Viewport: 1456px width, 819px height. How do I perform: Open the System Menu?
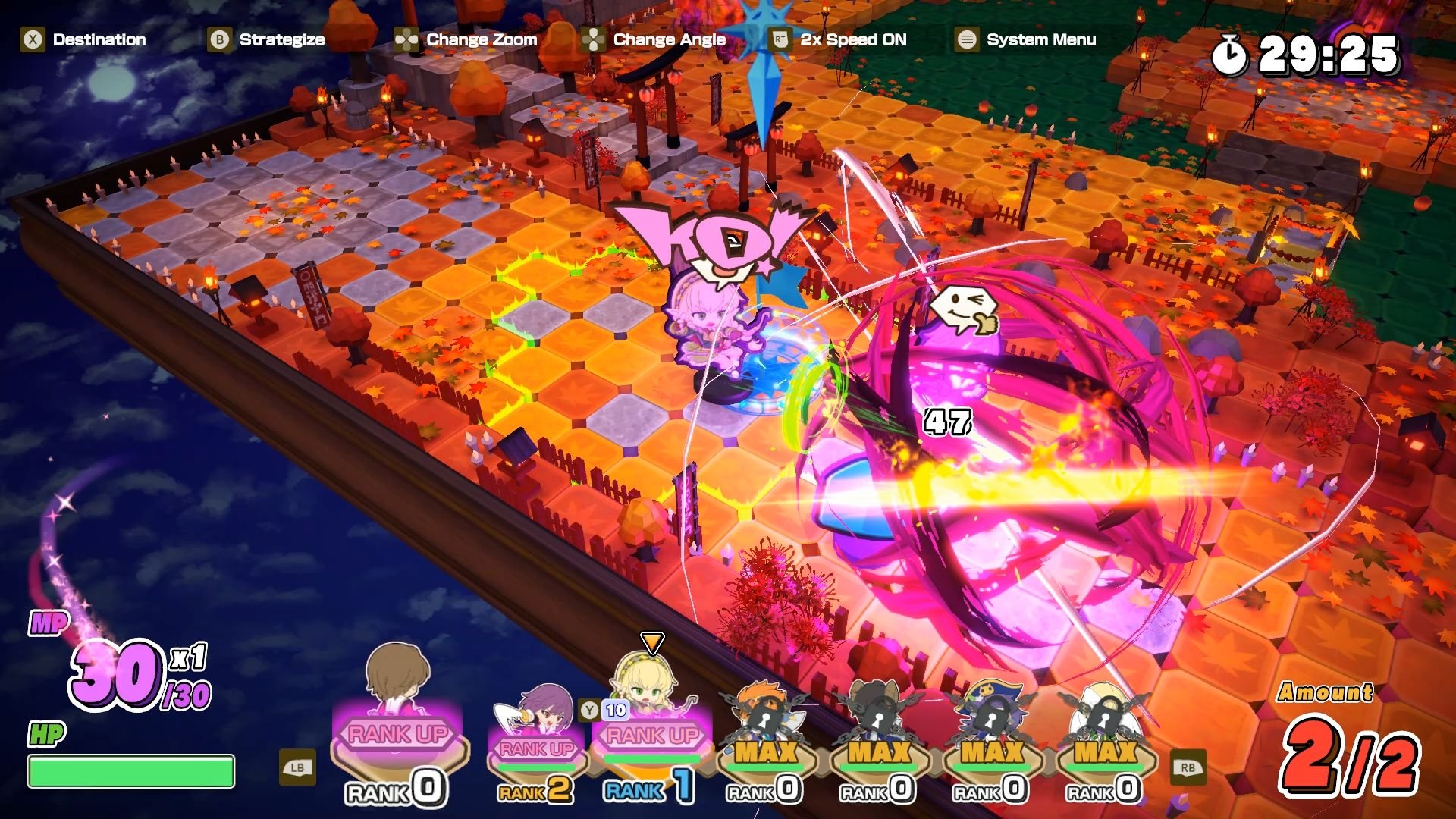click(x=966, y=39)
